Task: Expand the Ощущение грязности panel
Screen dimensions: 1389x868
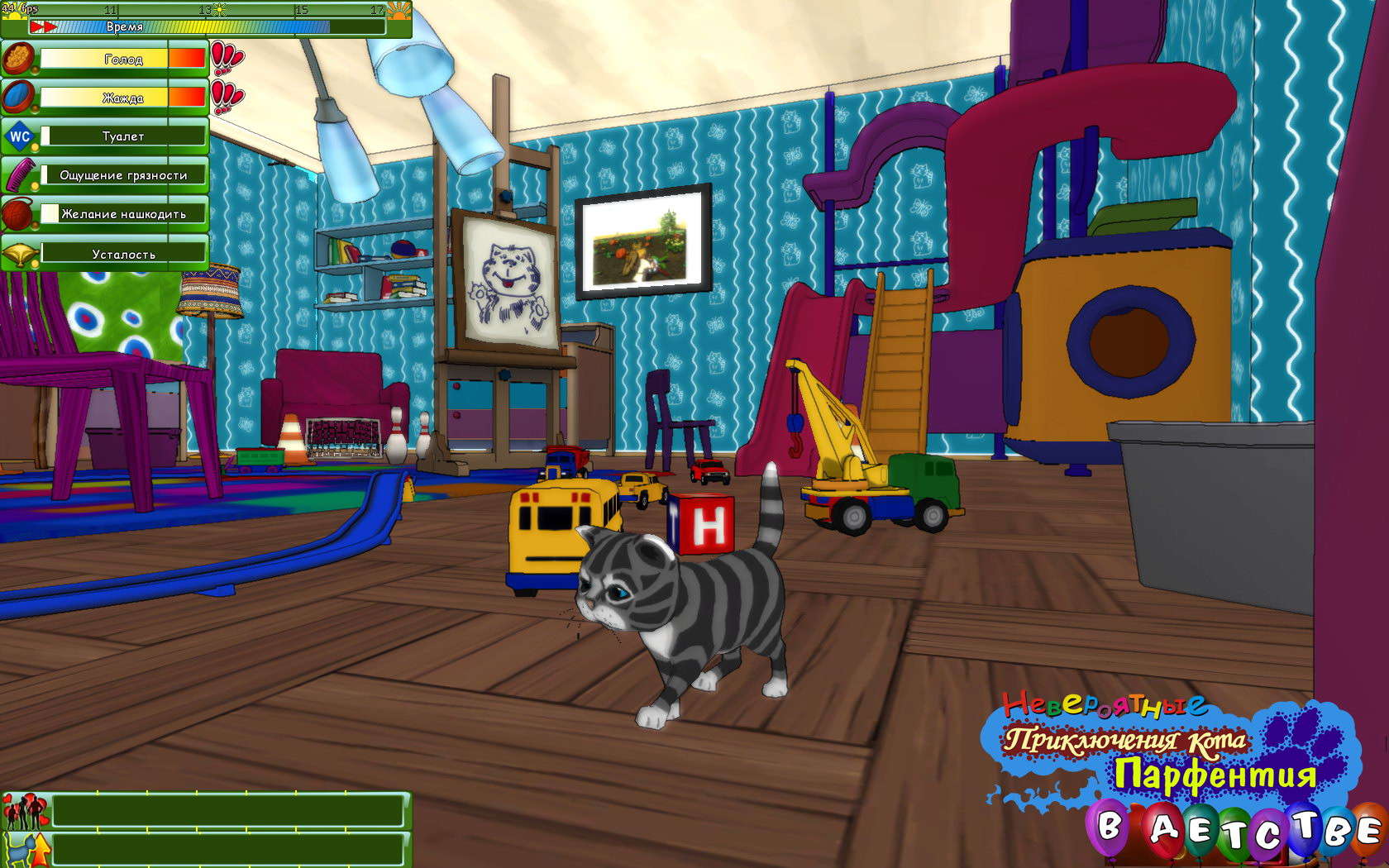Action: coord(124,175)
